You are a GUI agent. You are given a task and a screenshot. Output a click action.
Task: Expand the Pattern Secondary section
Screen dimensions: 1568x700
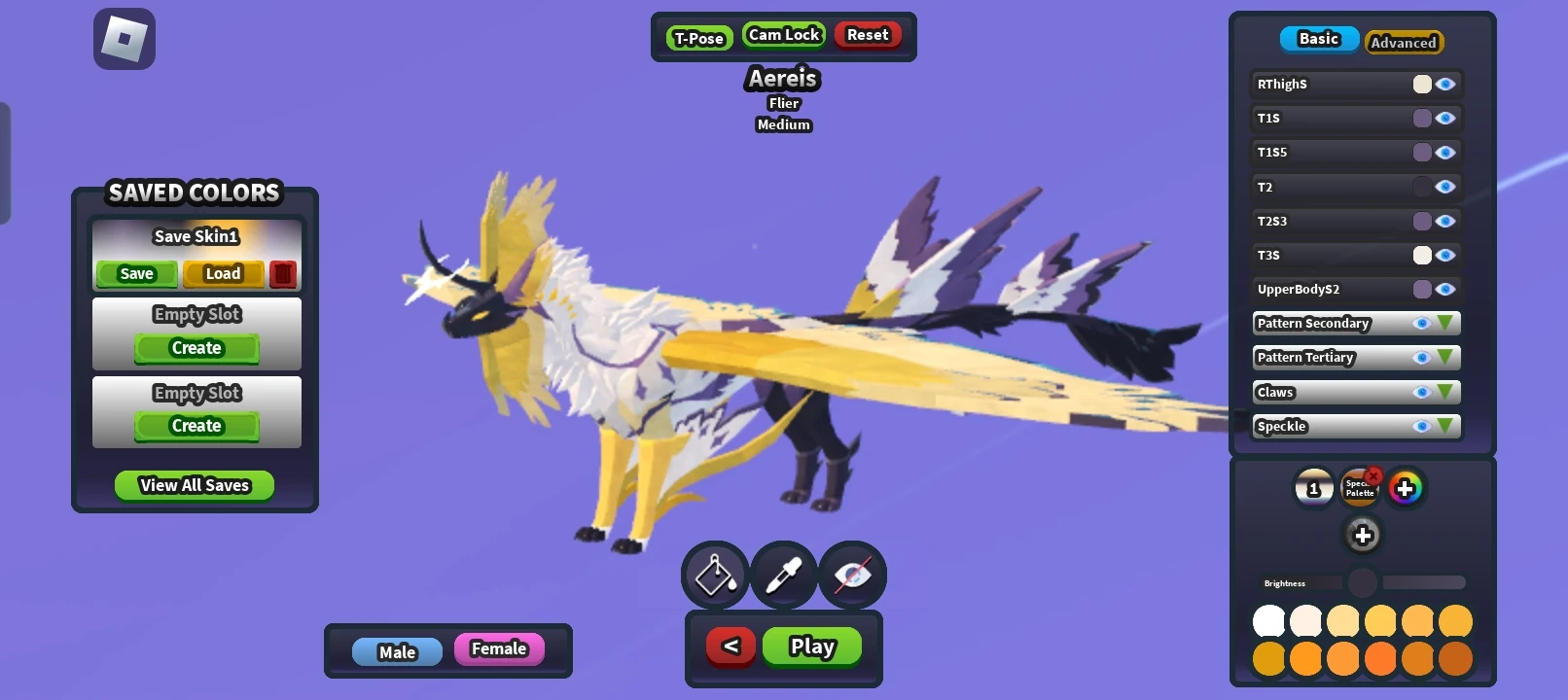pos(1446,323)
